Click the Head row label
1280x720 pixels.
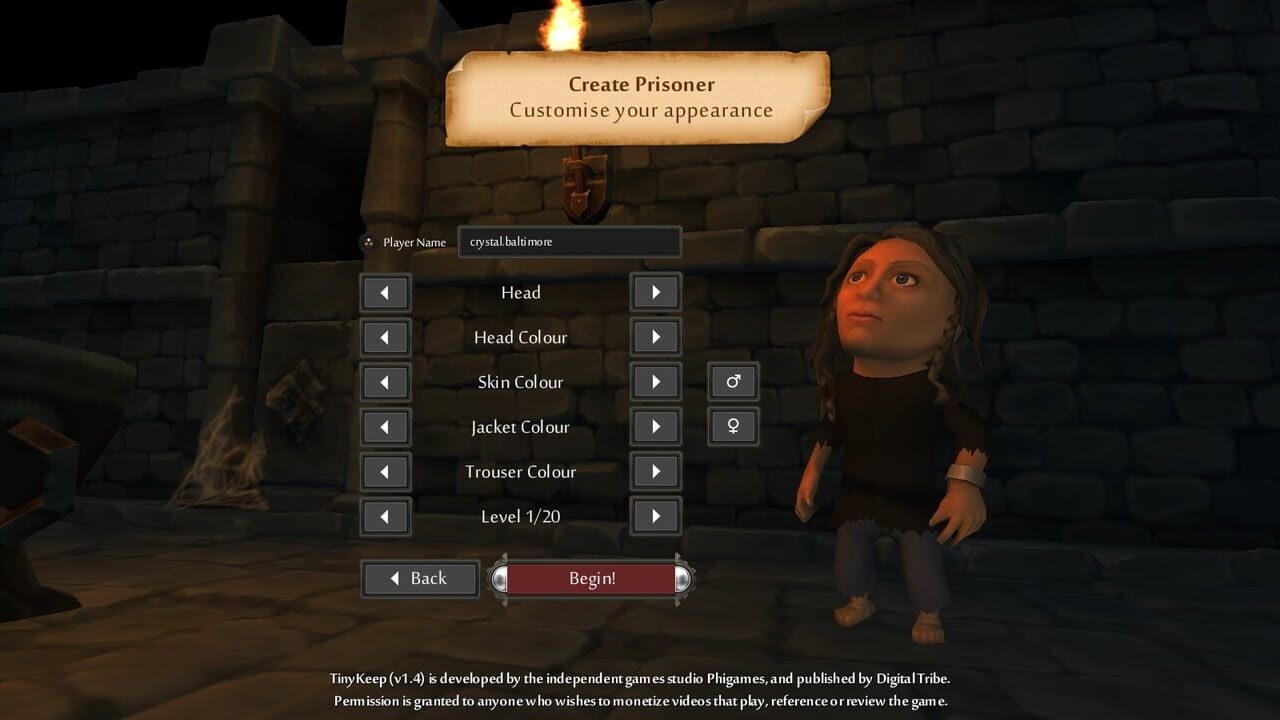pyautogui.click(x=521, y=292)
